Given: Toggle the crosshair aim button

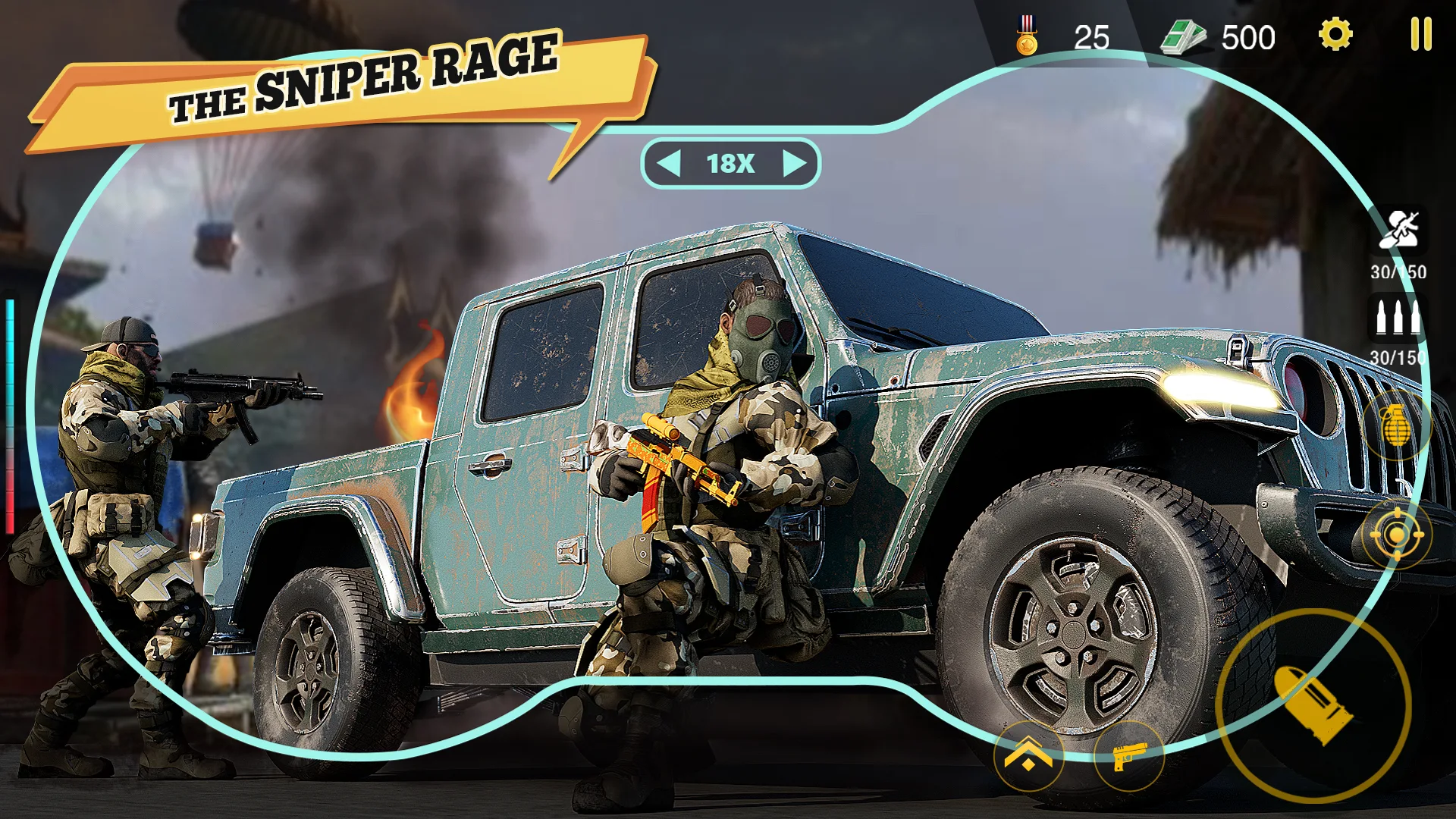Looking at the screenshot, I should click(1396, 535).
